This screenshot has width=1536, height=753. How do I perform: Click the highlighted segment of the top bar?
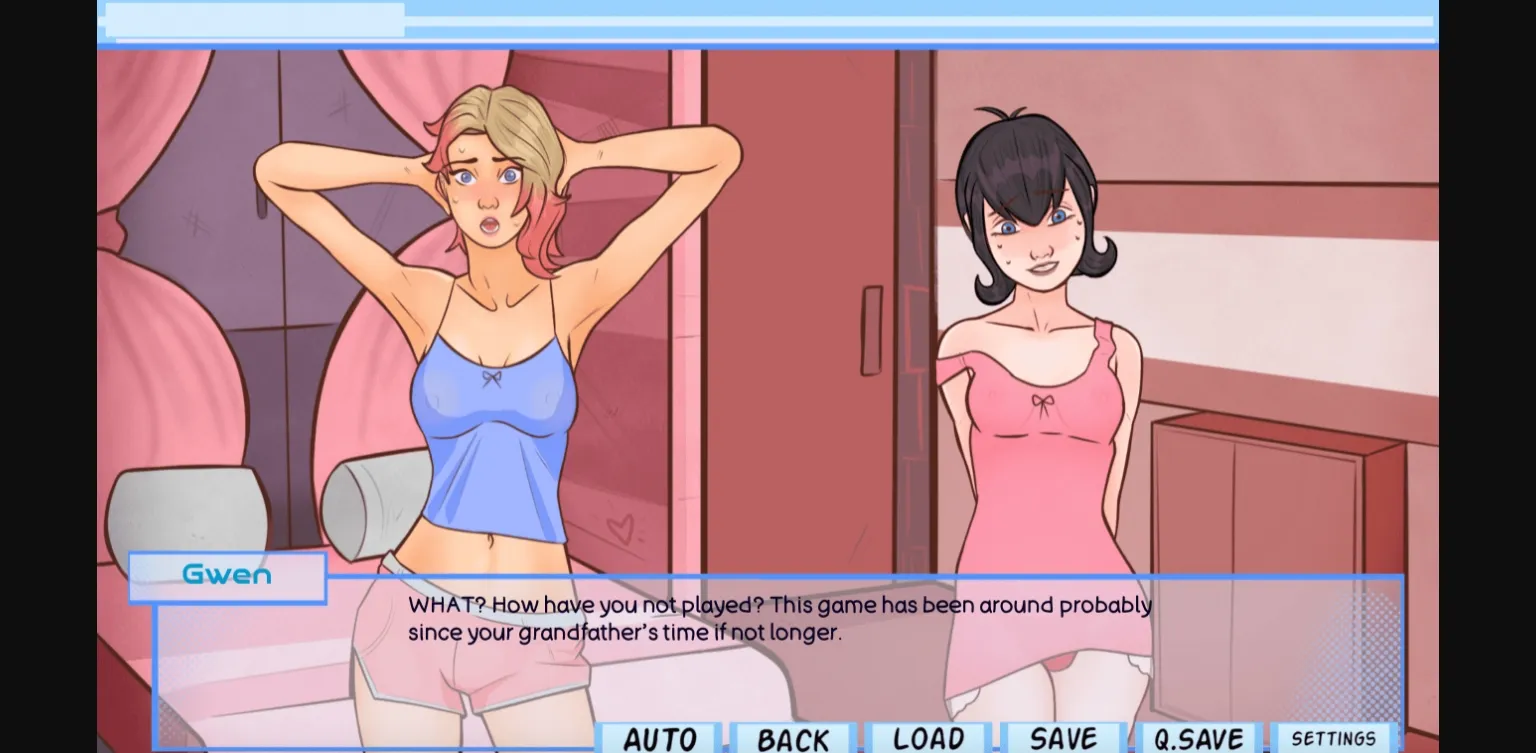coord(255,20)
